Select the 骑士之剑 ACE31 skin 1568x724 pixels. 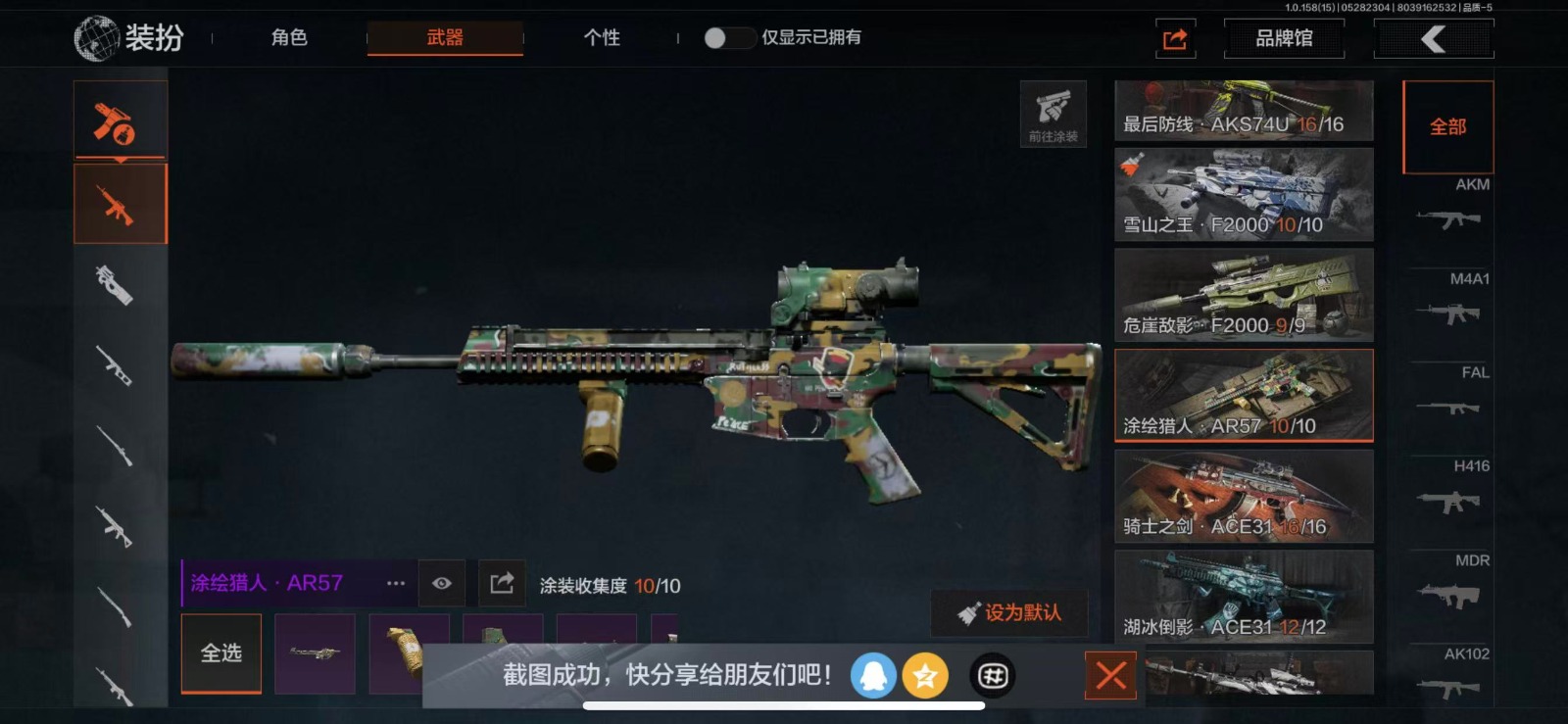pos(1244,497)
